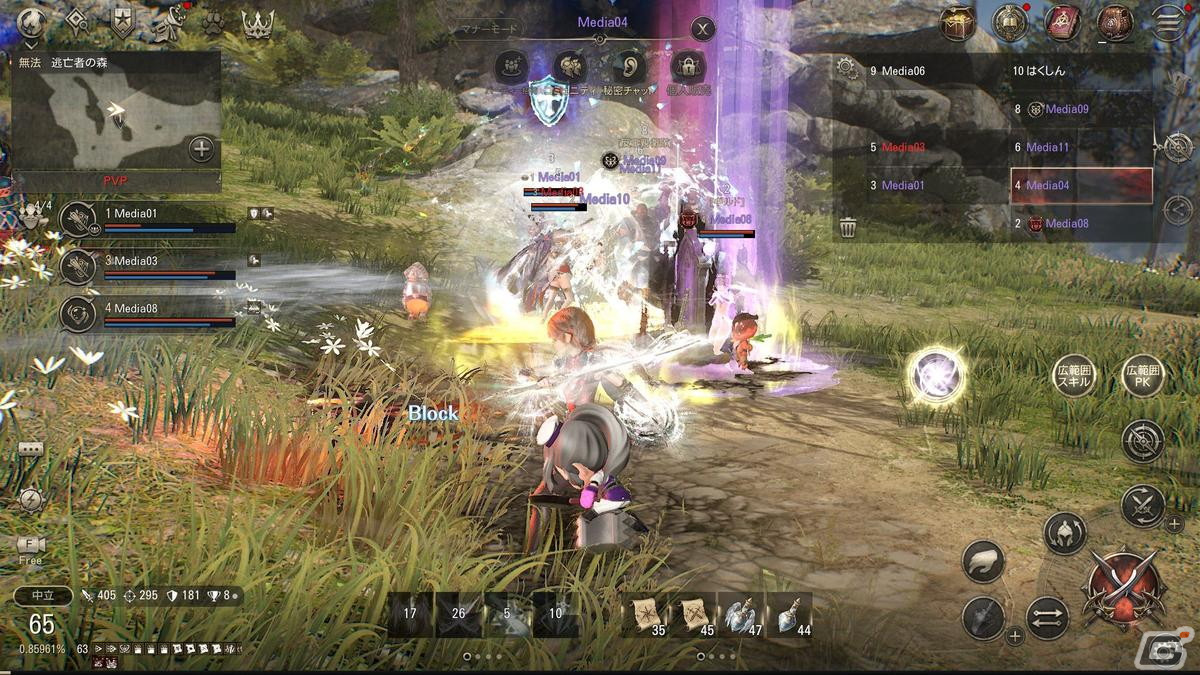Activate the glowing purple orb skill

coord(937,377)
